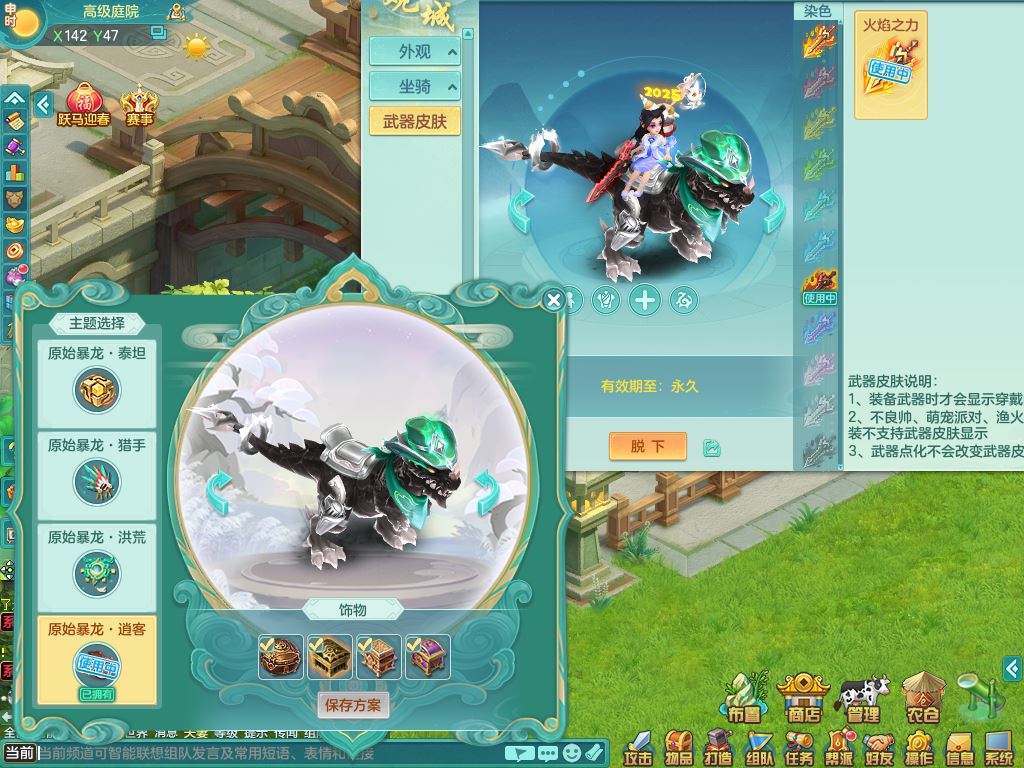
Task: Close the theme selection panel
Action: (554, 299)
